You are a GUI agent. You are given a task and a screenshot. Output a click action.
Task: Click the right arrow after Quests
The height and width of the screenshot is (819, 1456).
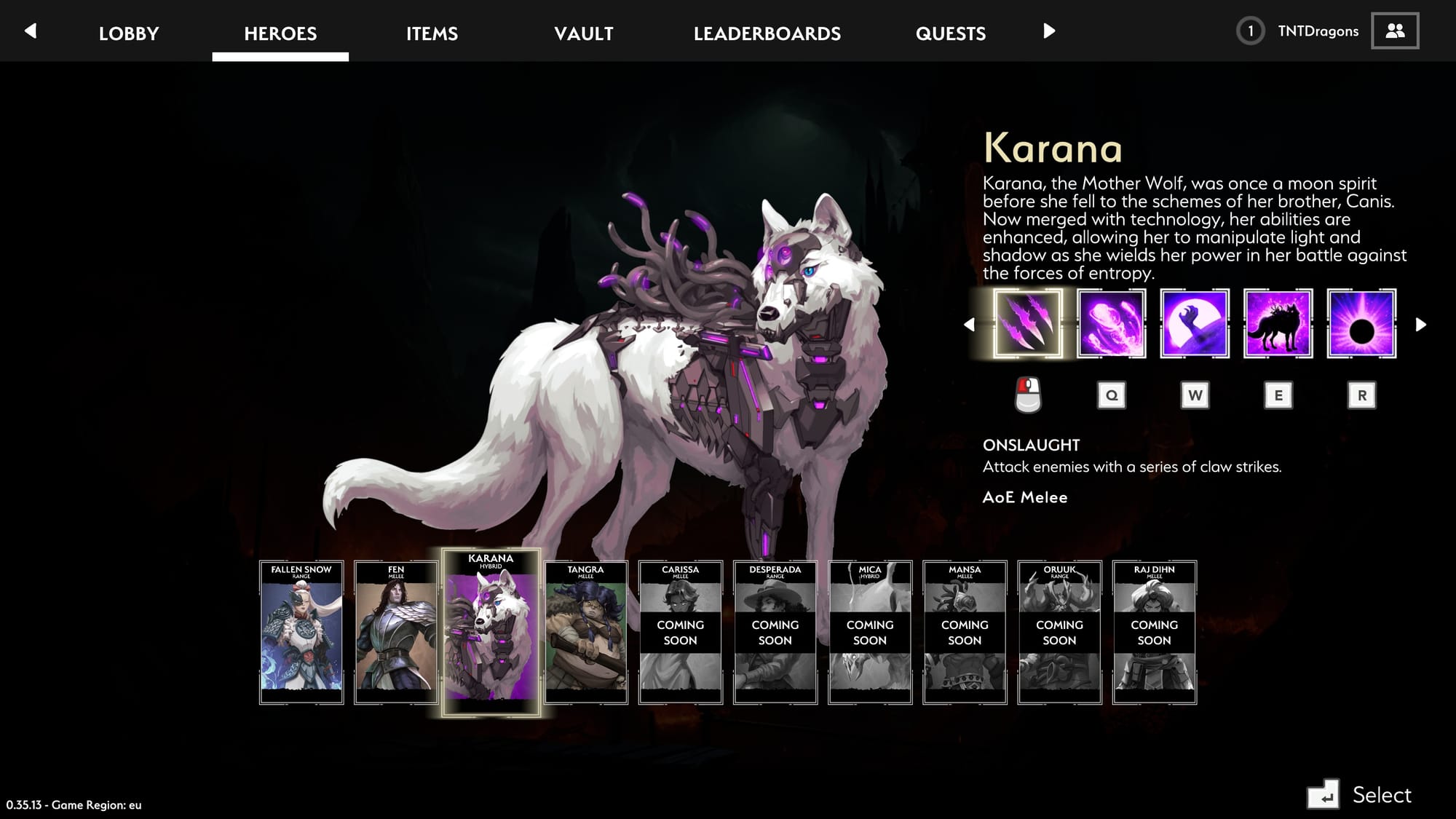[x=1049, y=31]
